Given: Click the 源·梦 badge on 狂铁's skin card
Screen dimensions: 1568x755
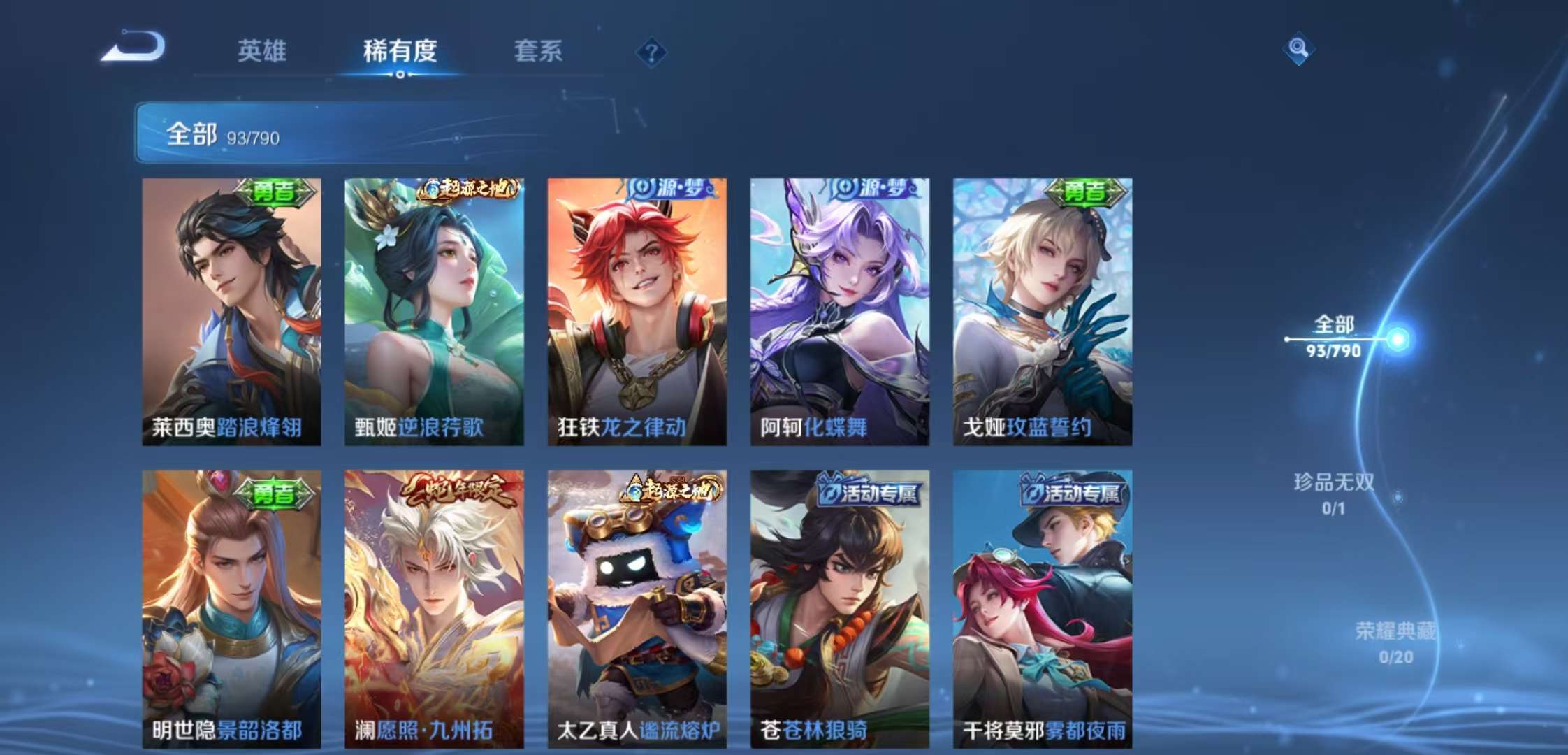Looking at the screenshot, I should (669, 189).
